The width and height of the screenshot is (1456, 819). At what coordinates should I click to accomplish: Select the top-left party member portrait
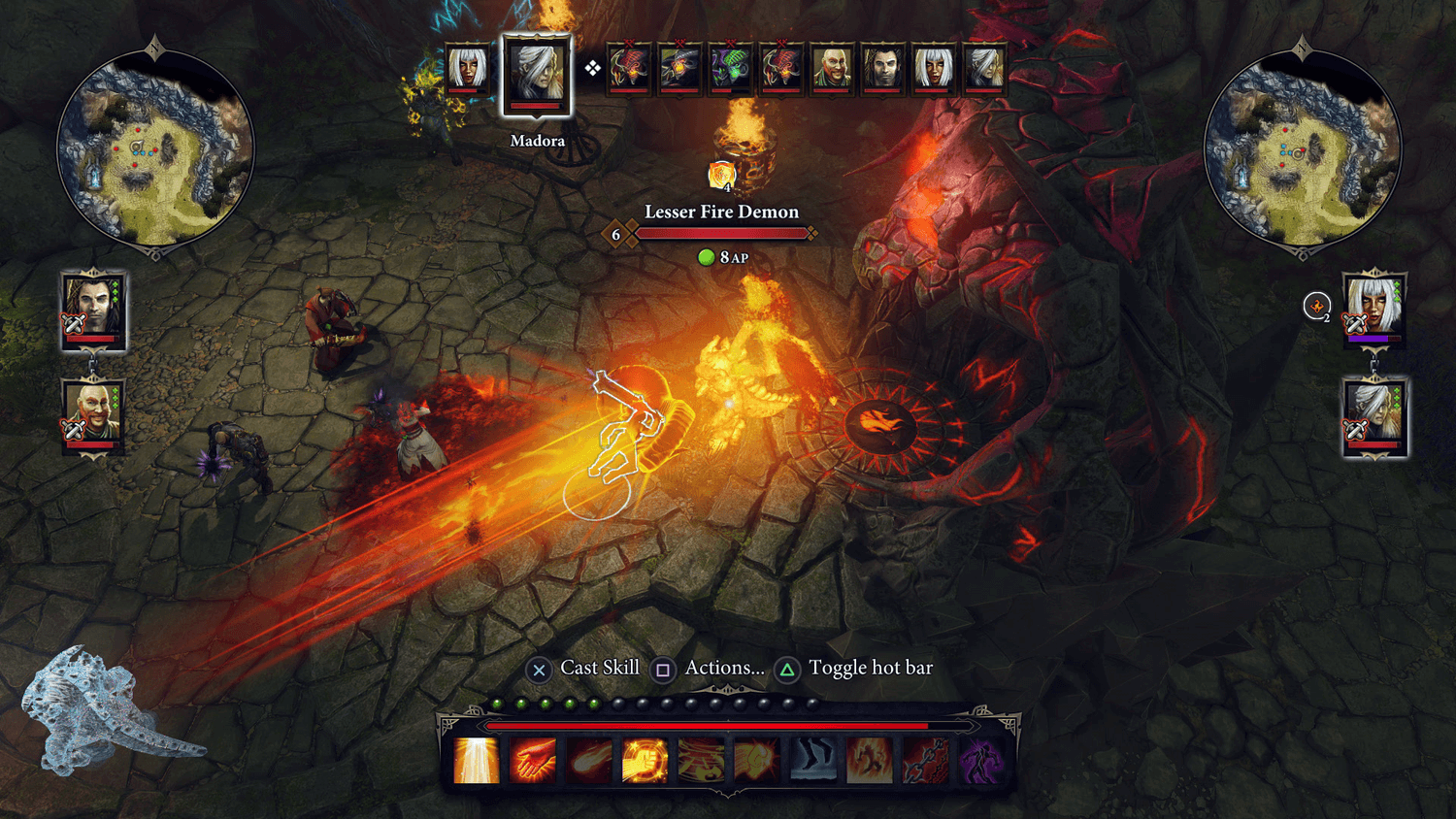coord(93,312)
